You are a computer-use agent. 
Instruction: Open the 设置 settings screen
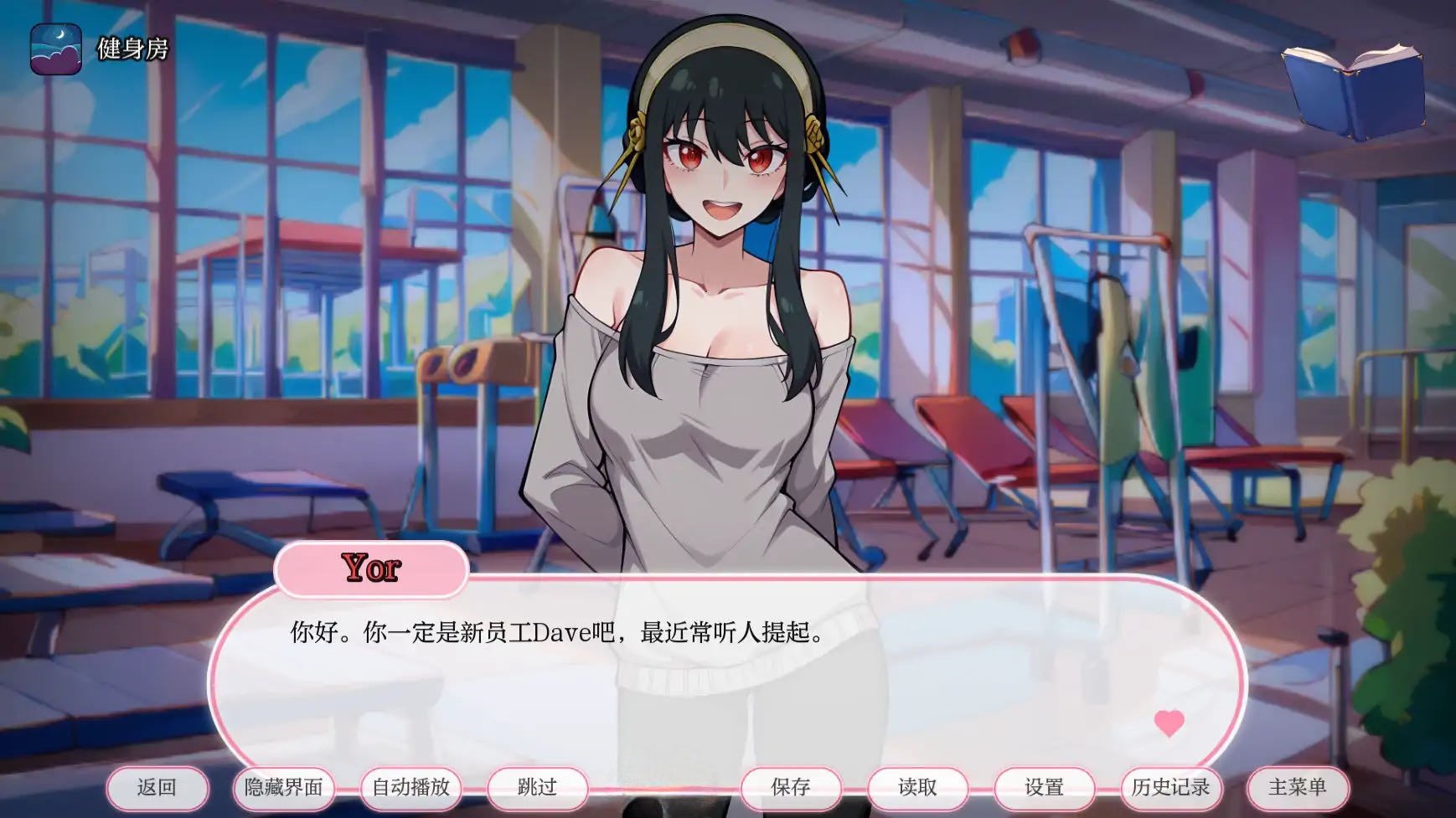tap(1044, 788)
